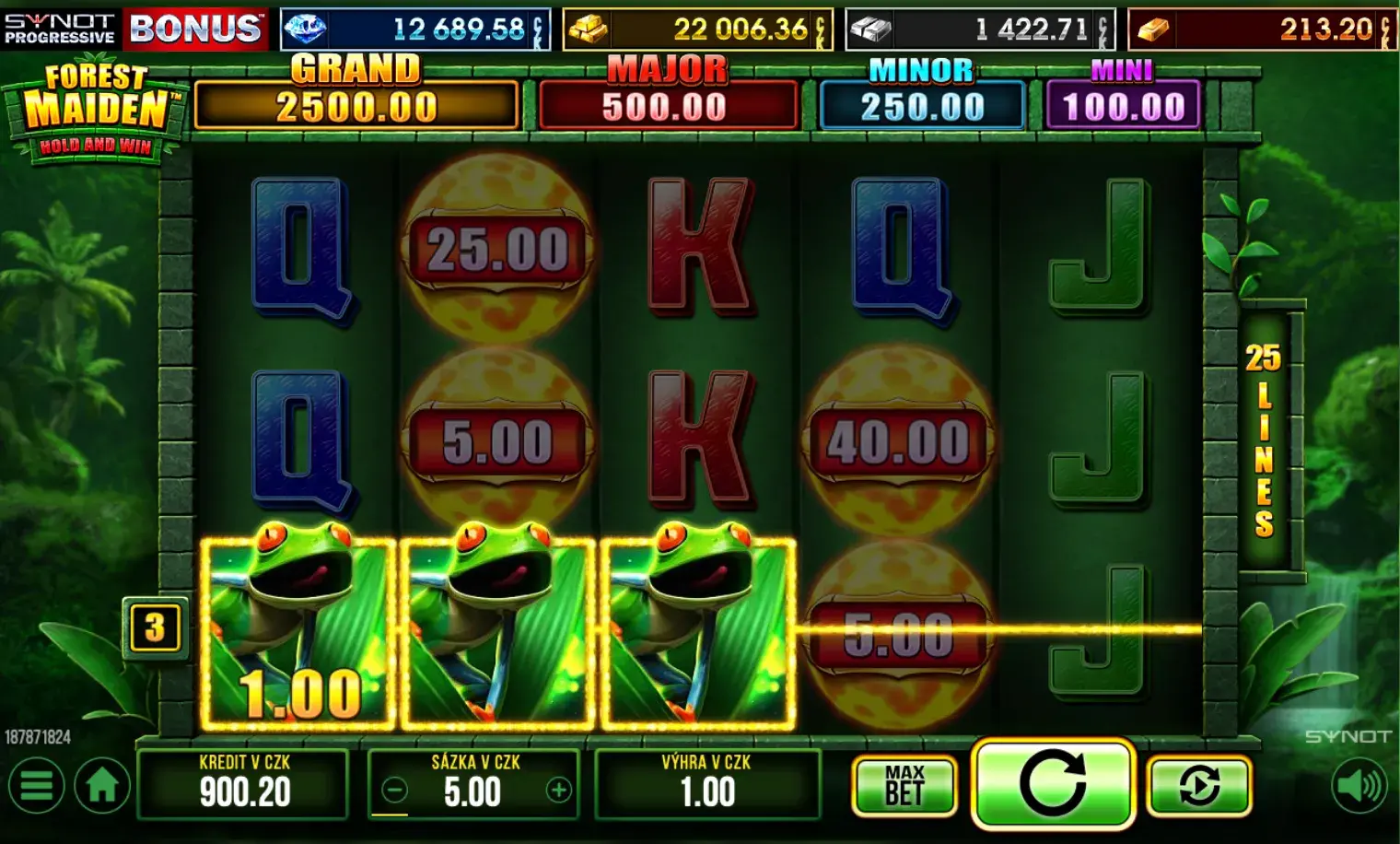Go to the home lobby

tap(101, 787)
